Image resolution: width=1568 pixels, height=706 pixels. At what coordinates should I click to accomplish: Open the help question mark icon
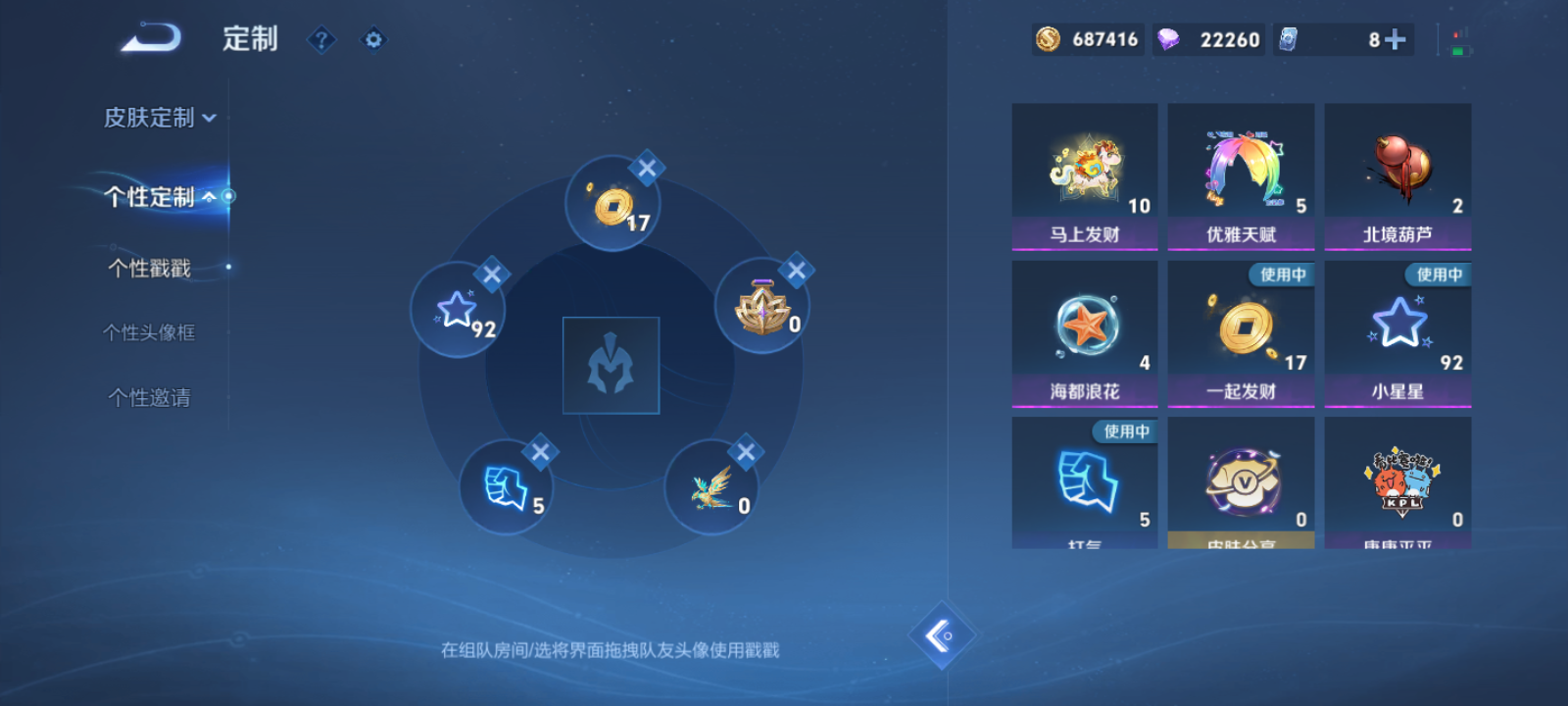coord(321,40)
